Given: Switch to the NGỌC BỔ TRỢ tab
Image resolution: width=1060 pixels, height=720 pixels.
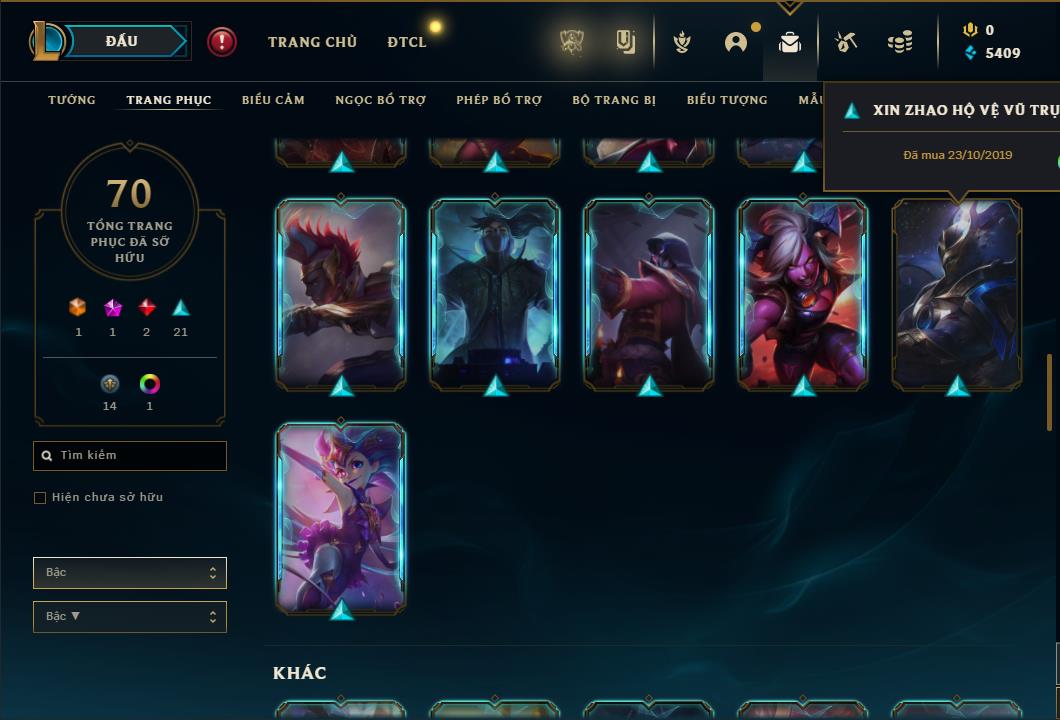Looking at the screenshot, I should (x=380, y=100).
